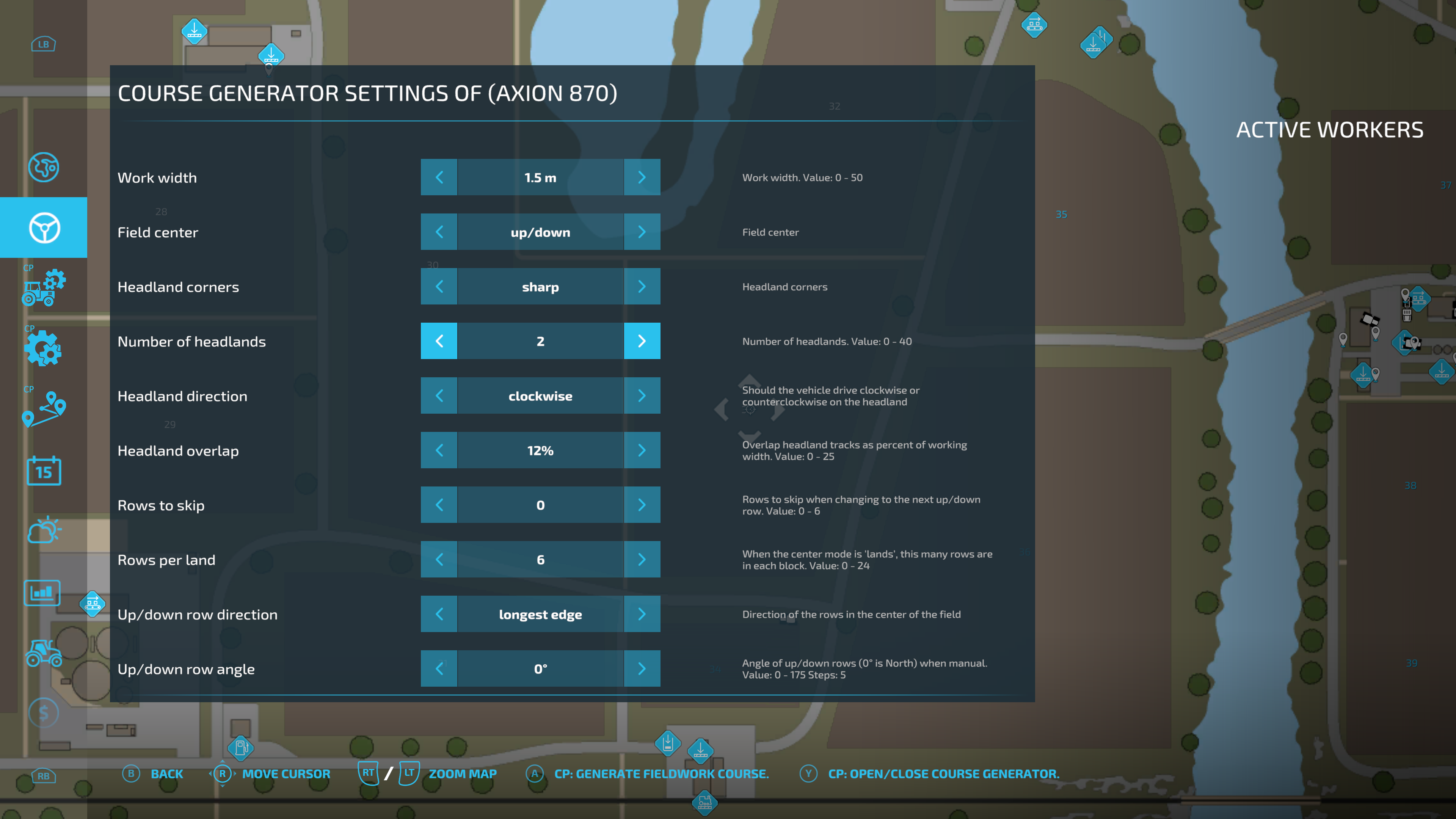Increase Number of headlands with right arrow

tap(642, 341)
